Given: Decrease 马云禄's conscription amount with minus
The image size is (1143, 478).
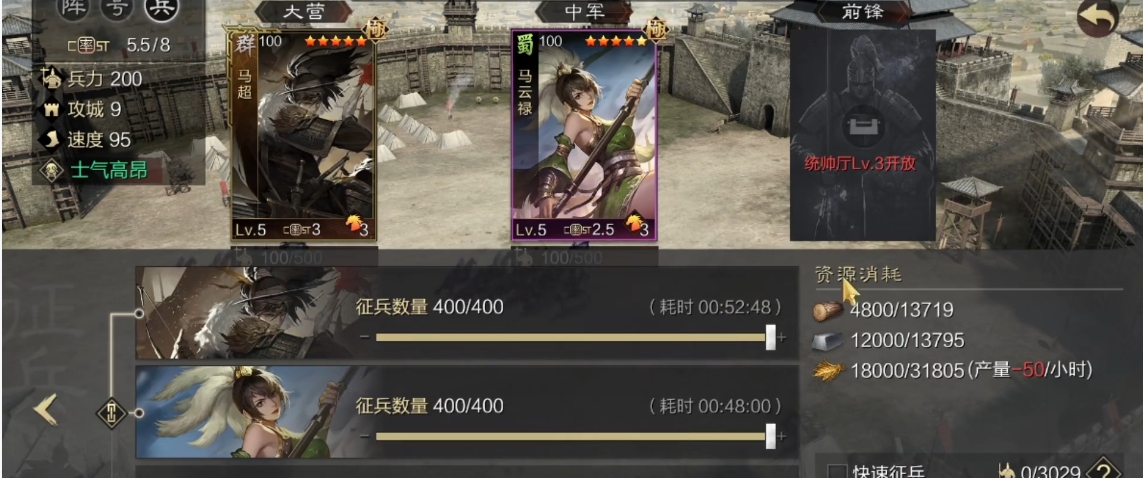Looking at the screenshot, I should click(365, 437).
